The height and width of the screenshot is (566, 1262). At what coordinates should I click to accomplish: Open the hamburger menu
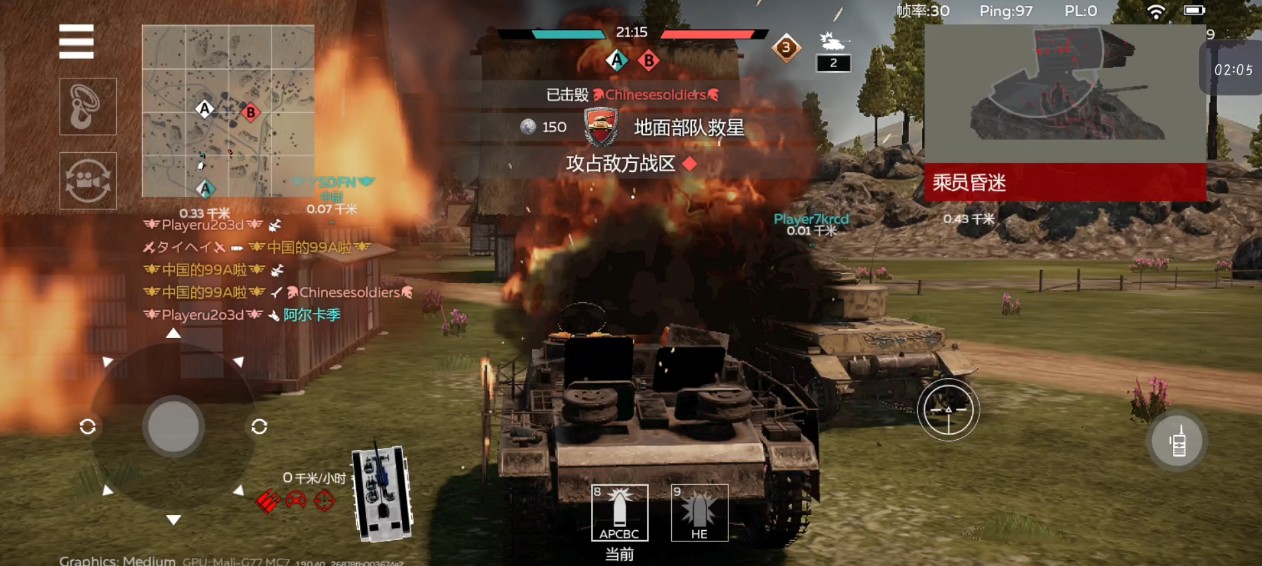(x=77, y=42)
